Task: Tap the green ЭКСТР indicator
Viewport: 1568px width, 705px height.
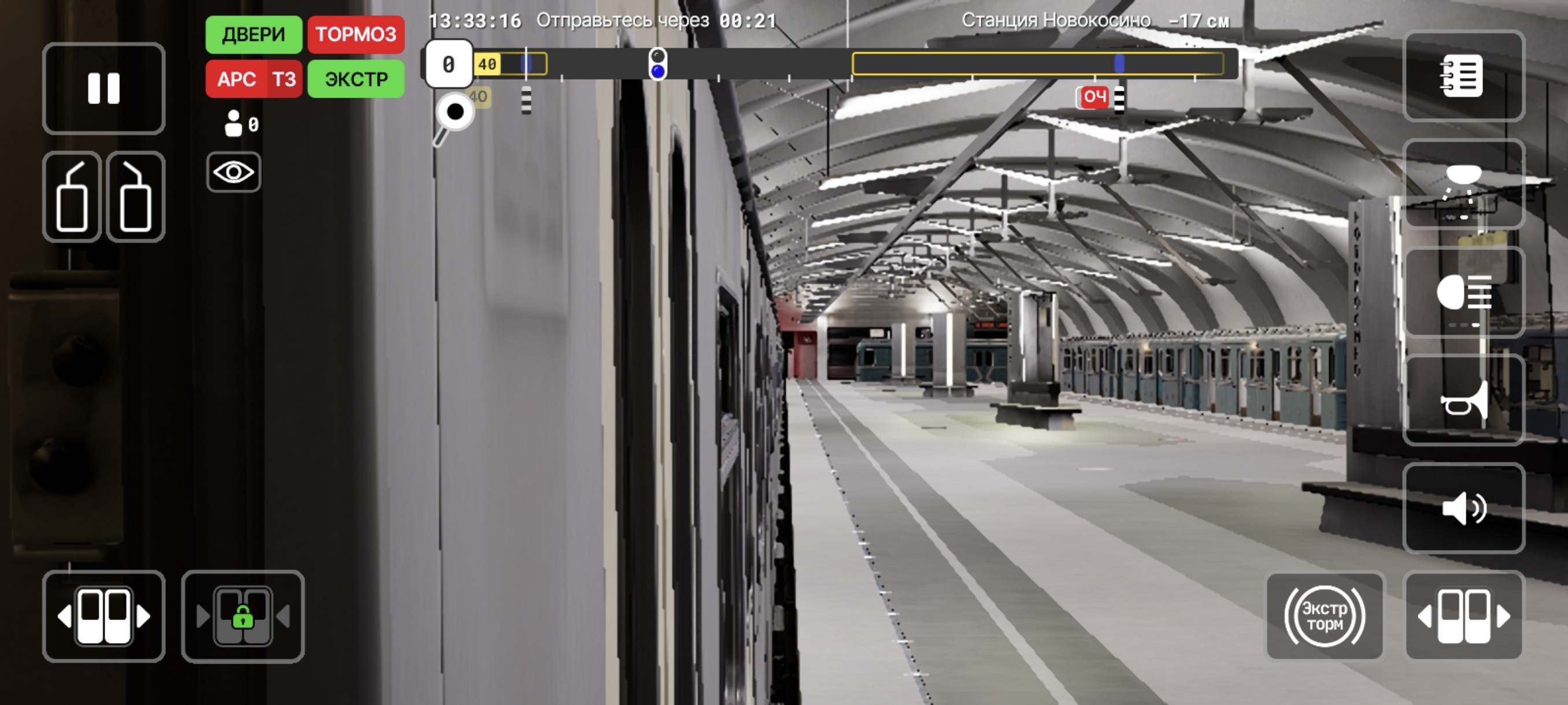Action: (356, 79)
